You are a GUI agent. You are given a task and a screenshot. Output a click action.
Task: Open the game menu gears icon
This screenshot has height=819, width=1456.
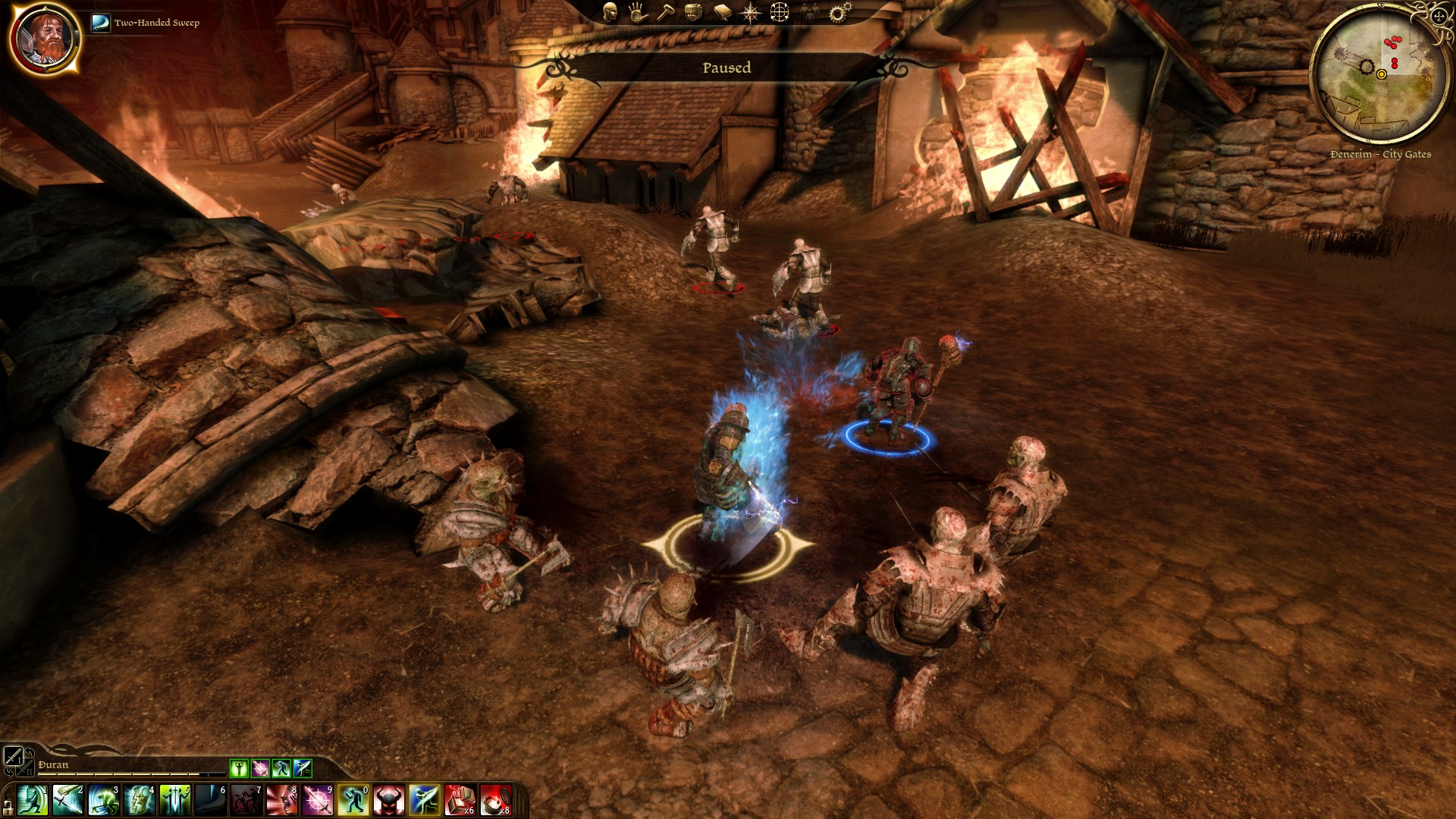pos(839,12)
